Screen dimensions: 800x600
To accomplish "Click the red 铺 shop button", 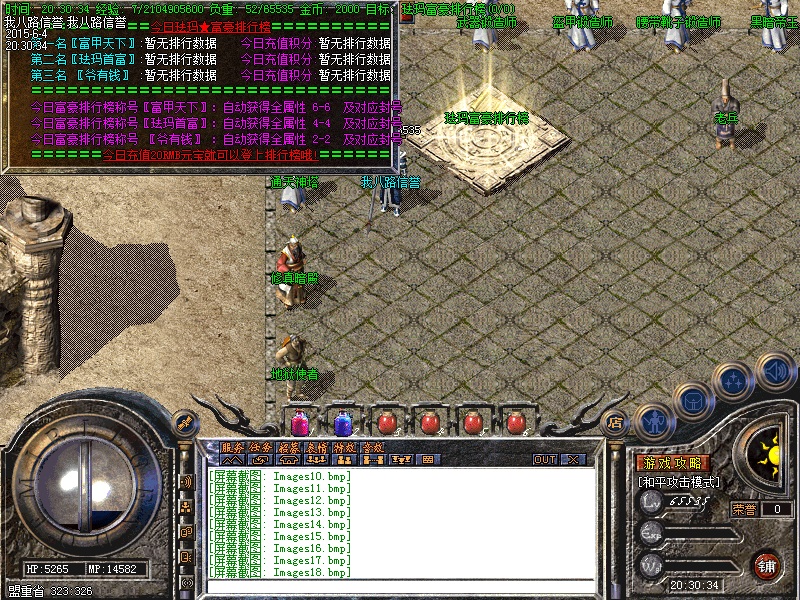I will coord(766,565).
